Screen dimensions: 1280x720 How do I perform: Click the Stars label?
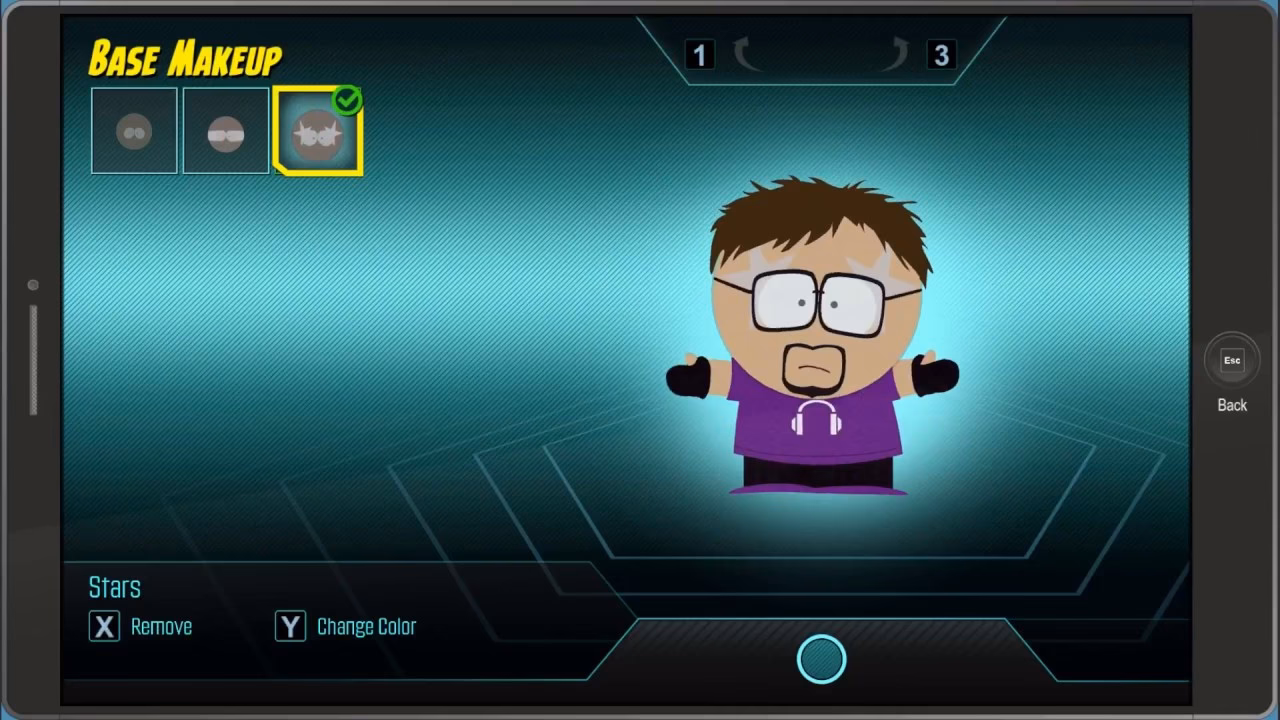[114, 587]
